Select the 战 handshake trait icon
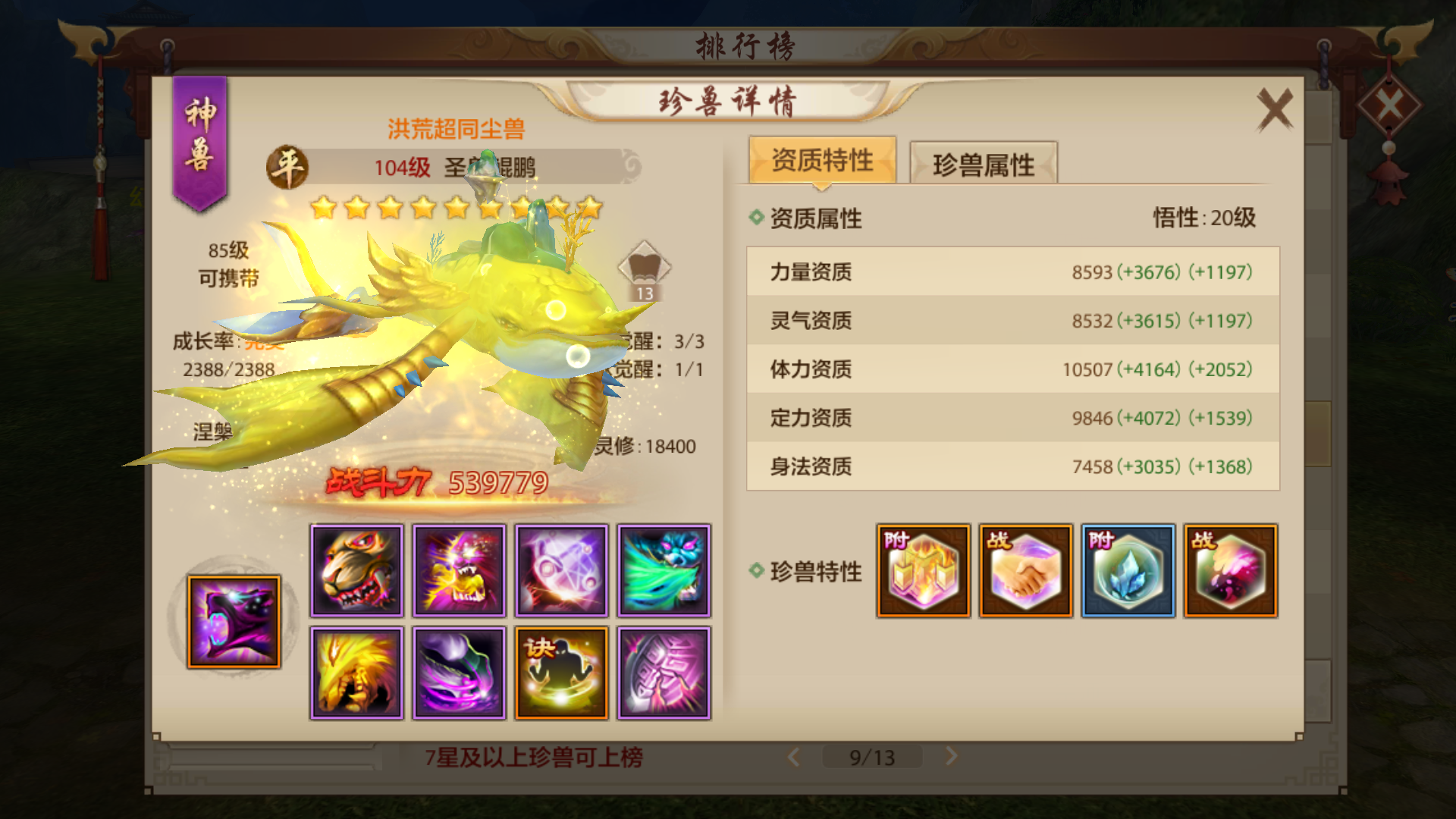 (1025, 571)
